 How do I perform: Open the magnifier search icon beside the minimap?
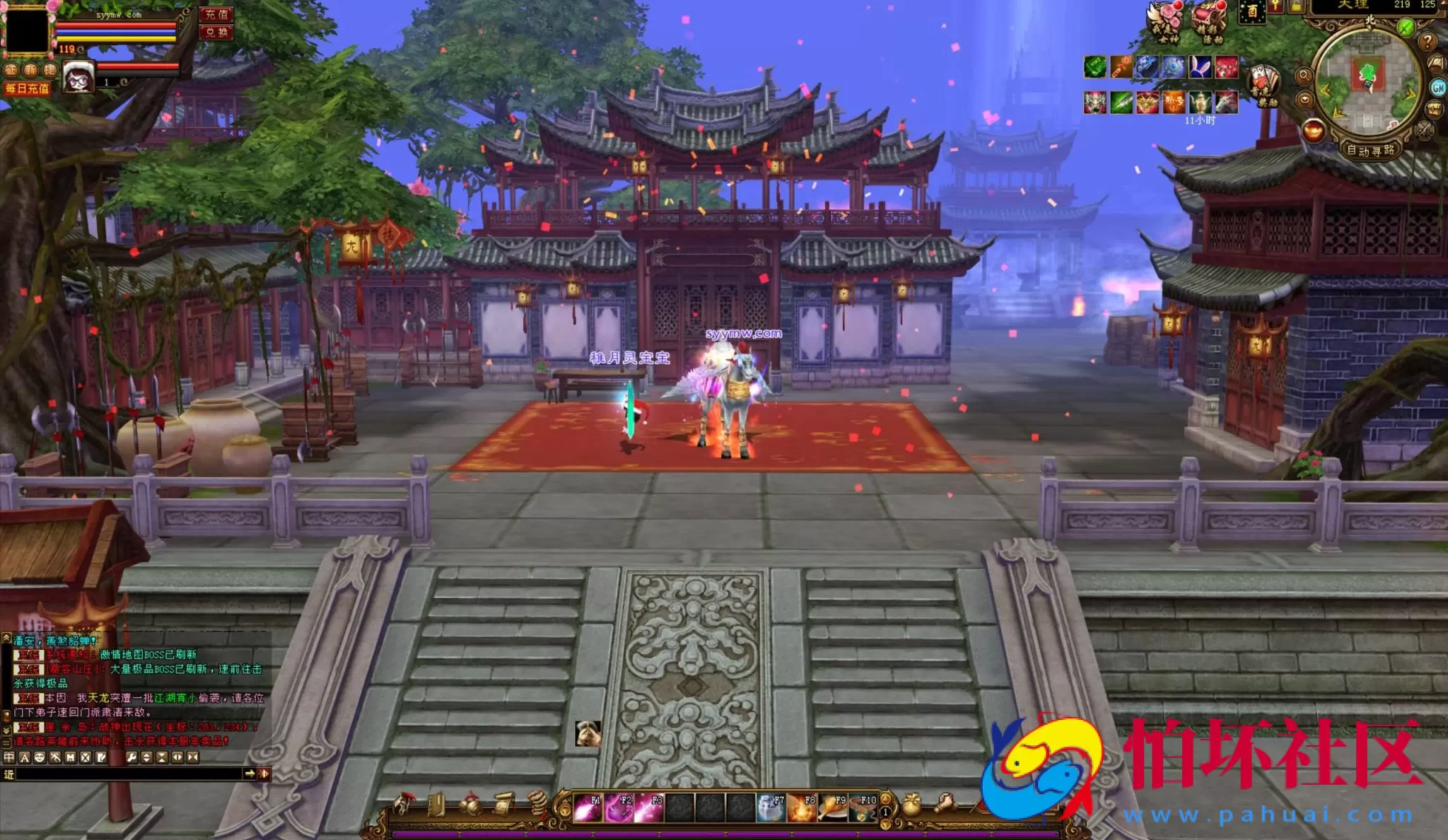tap(1305, 74)
